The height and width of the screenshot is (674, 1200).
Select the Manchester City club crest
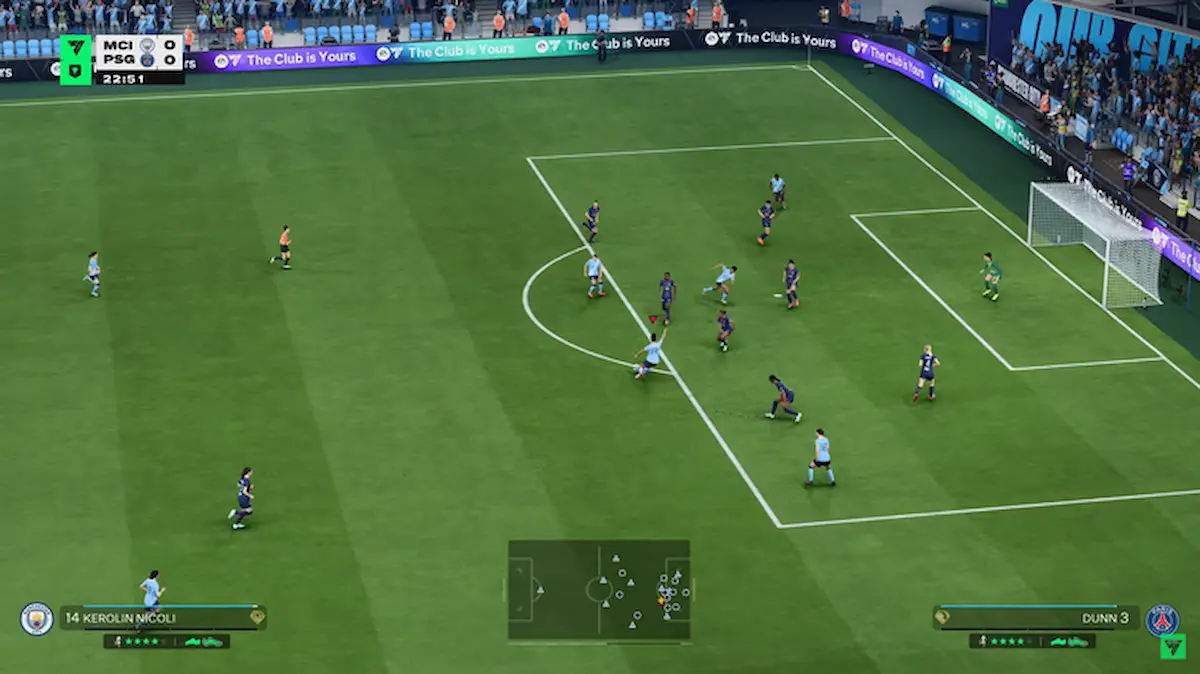coord(37,619)
